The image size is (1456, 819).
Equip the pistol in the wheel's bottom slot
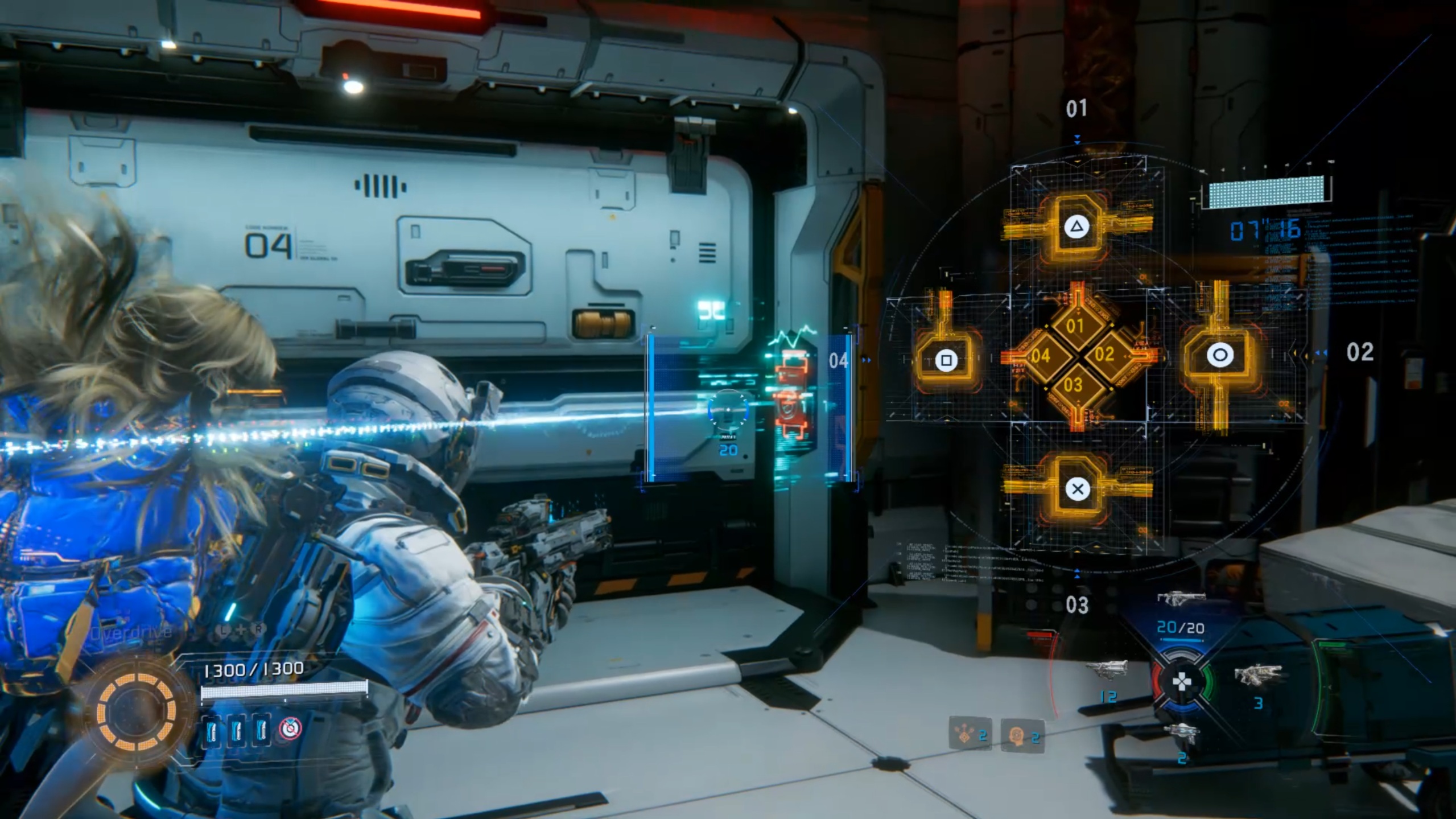pos(1182,733)
